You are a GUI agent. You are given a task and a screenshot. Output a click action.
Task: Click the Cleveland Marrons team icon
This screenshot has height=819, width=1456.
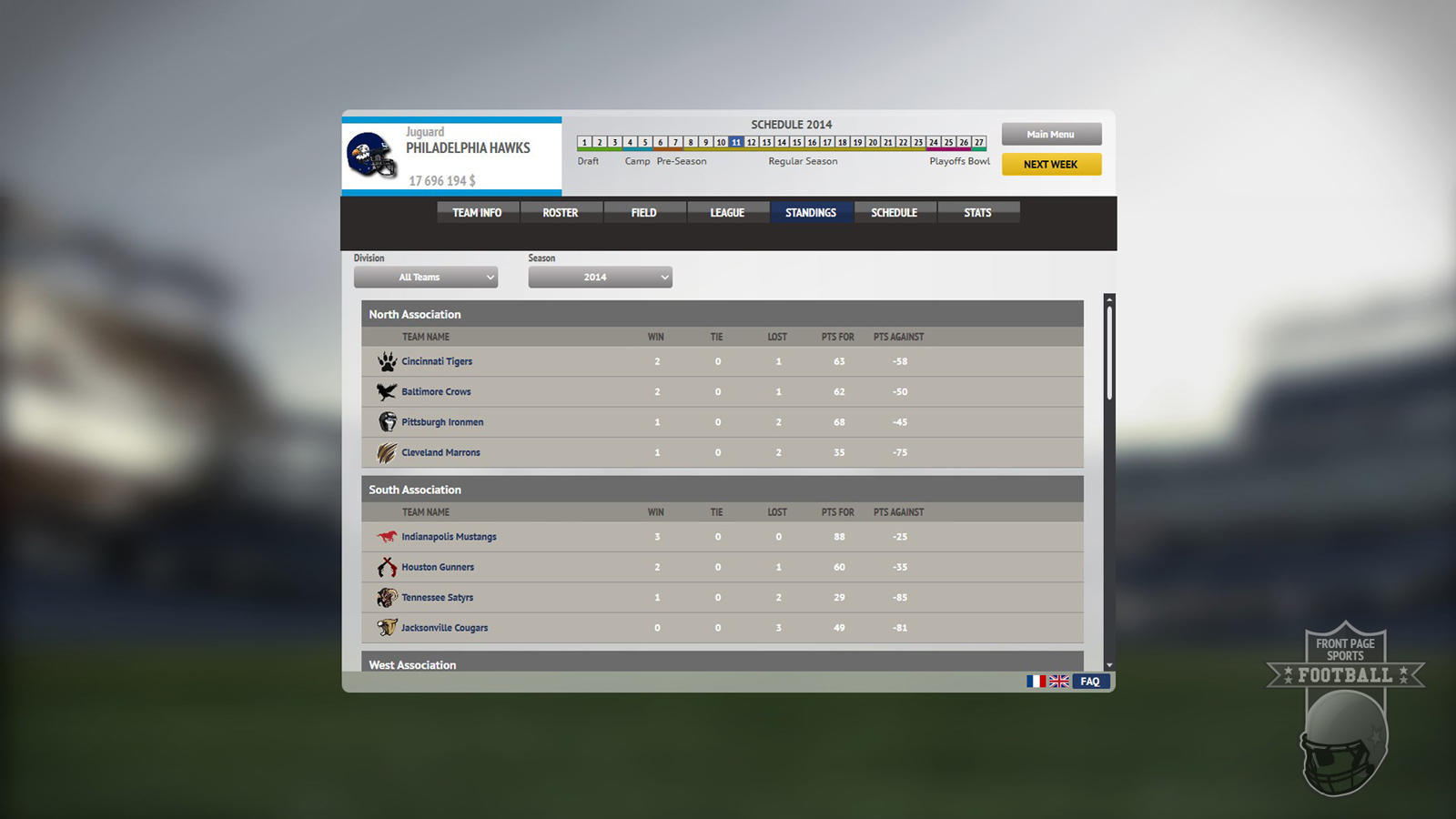pyautogui.click(x=387, y=452)
